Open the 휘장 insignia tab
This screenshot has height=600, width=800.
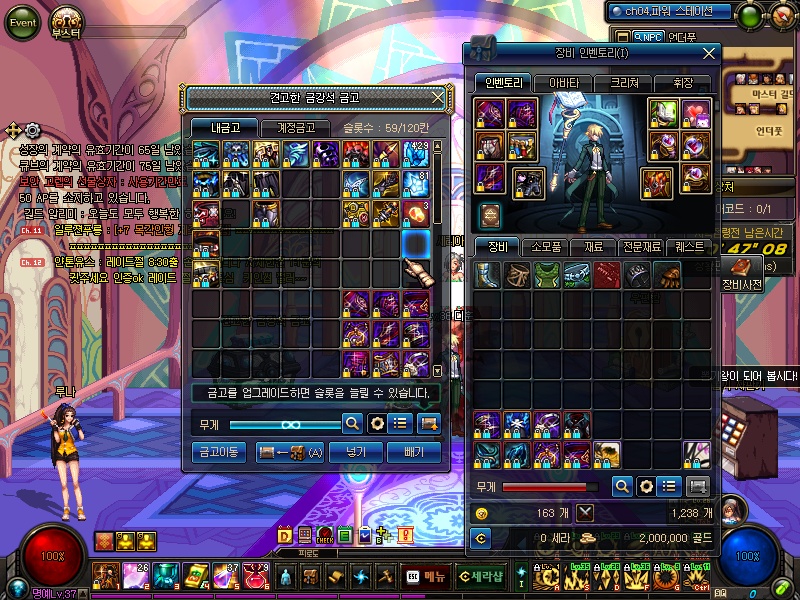pyautogui.click(x=683, y=83)
